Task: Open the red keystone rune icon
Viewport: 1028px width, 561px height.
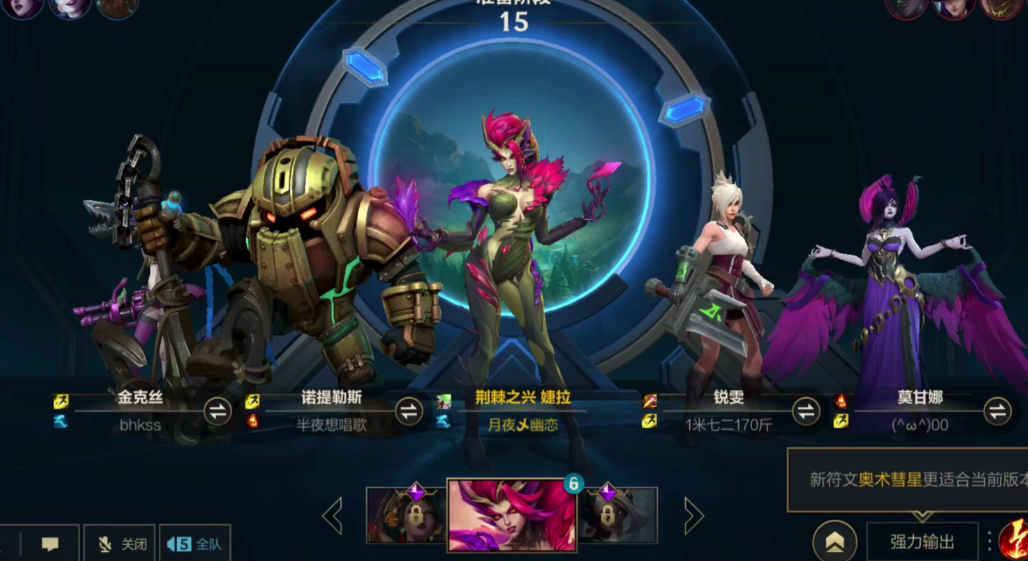Action: 1012,541
